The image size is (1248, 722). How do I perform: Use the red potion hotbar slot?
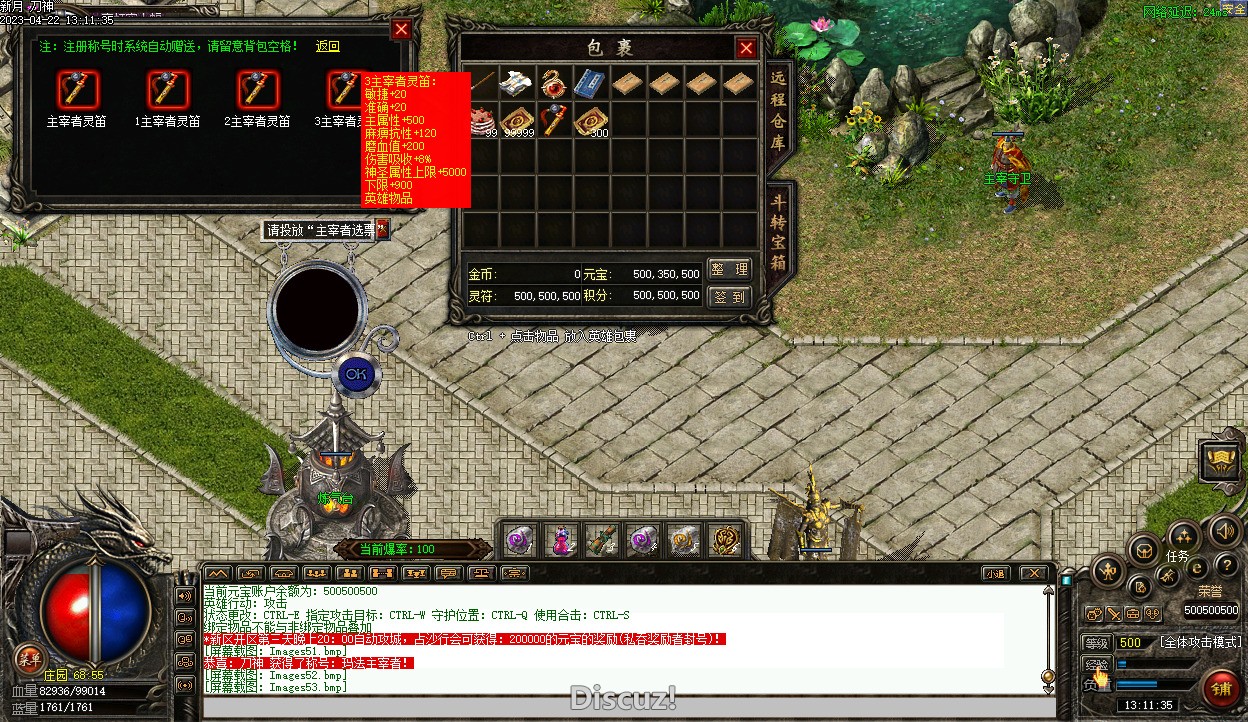point(562,541)
